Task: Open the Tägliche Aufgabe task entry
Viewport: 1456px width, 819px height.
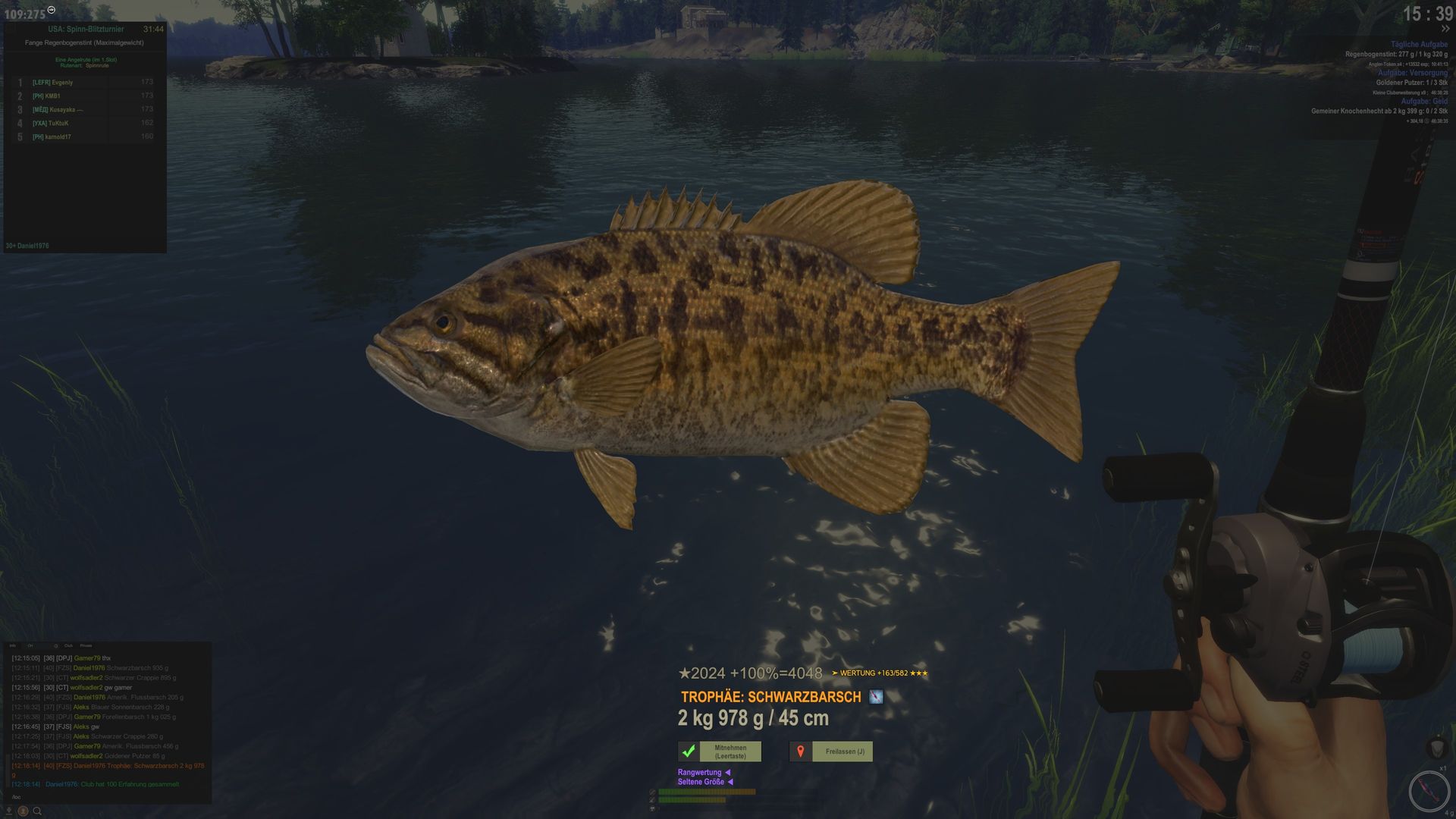Action: click(1418, 45)
